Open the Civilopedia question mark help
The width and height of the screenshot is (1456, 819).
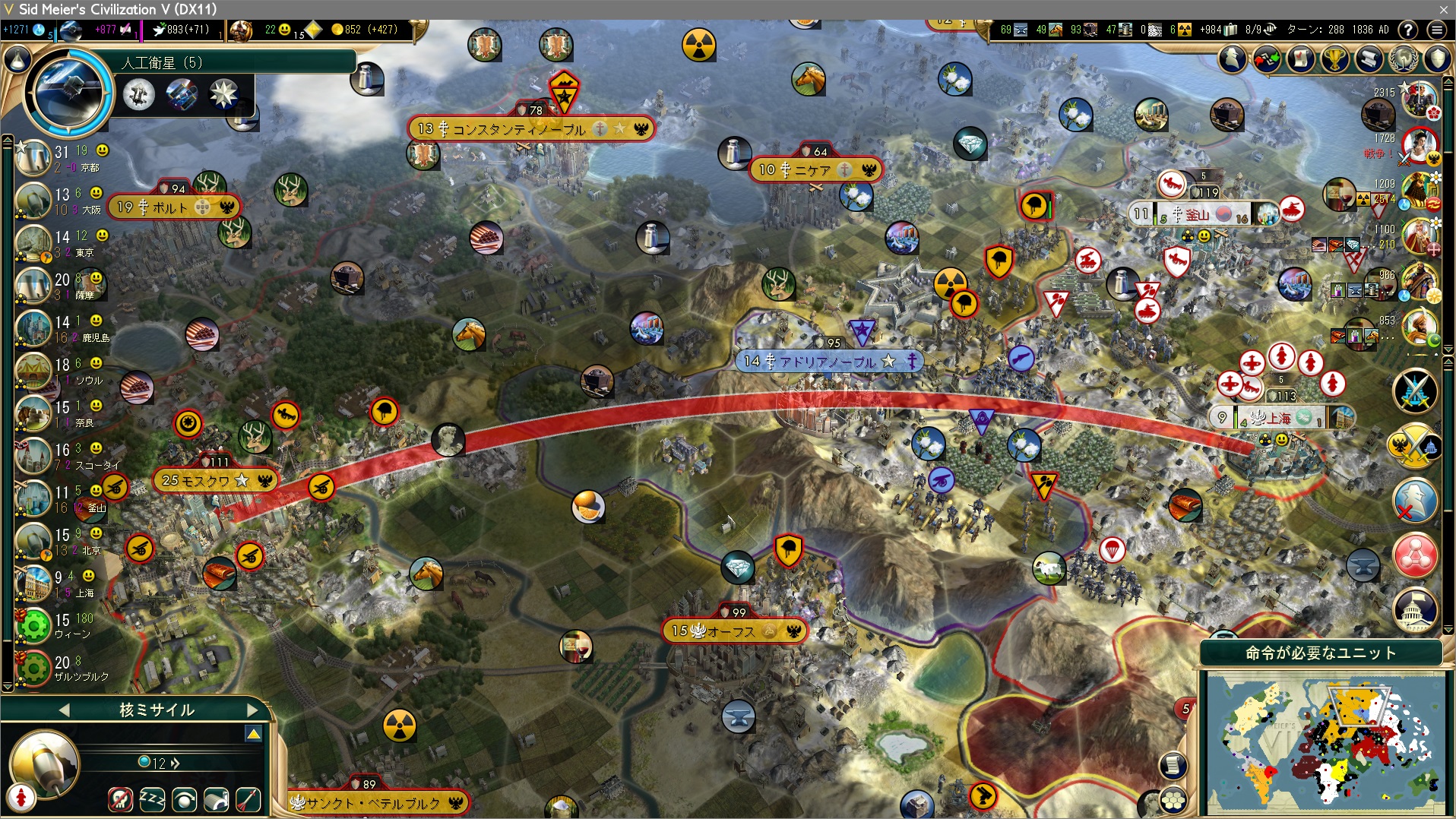coord(1408,30)
